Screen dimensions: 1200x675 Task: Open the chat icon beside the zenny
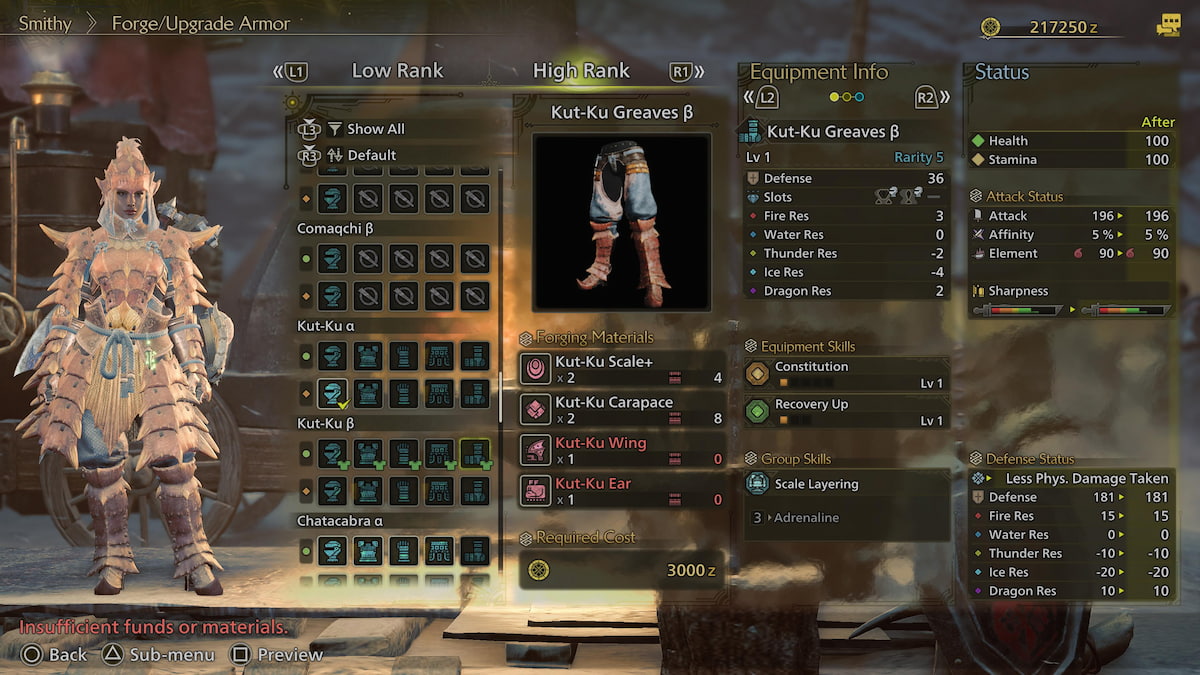point(1167,27)
